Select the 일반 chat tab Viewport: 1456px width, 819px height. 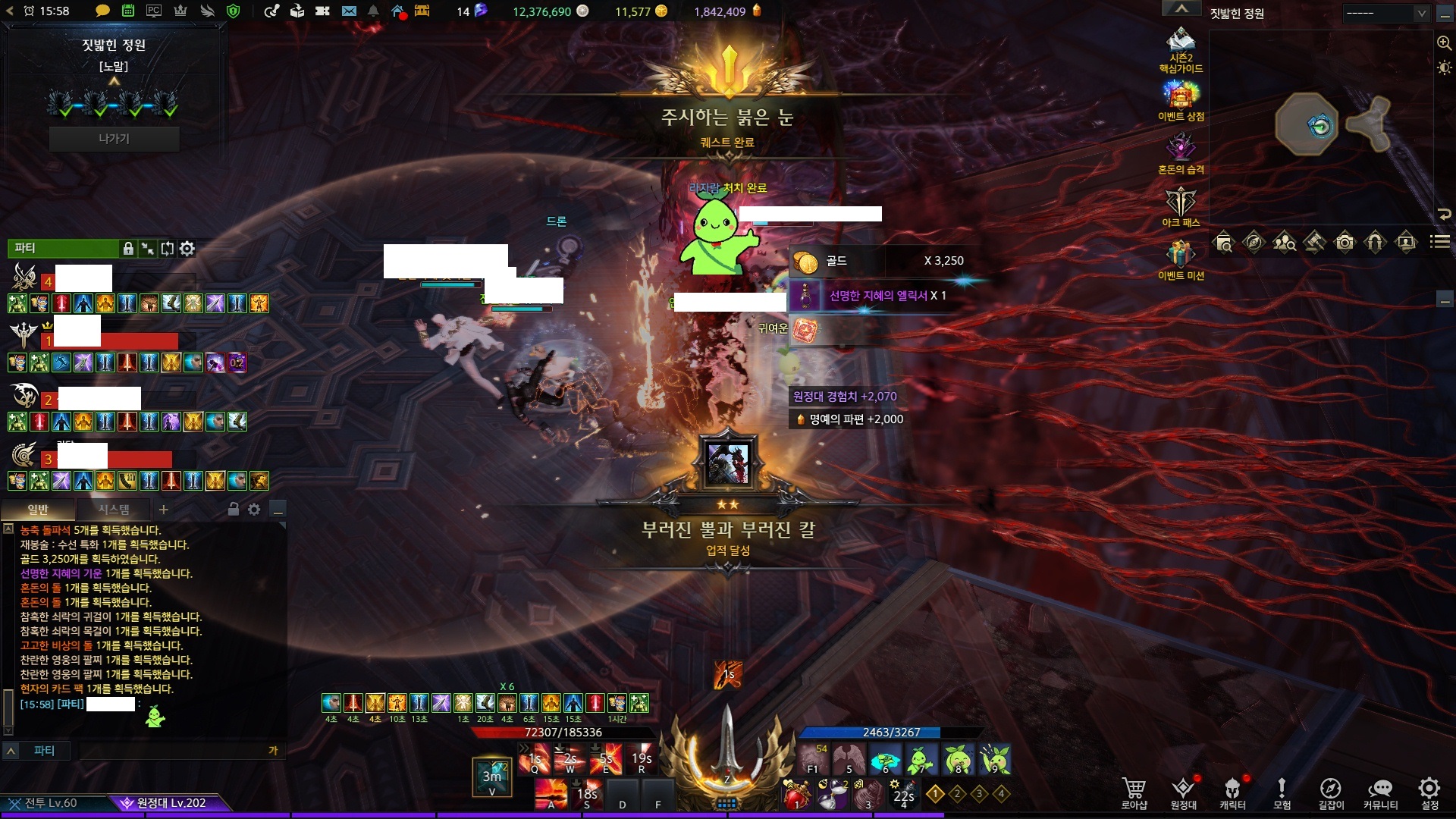click(x=38, y=510)
